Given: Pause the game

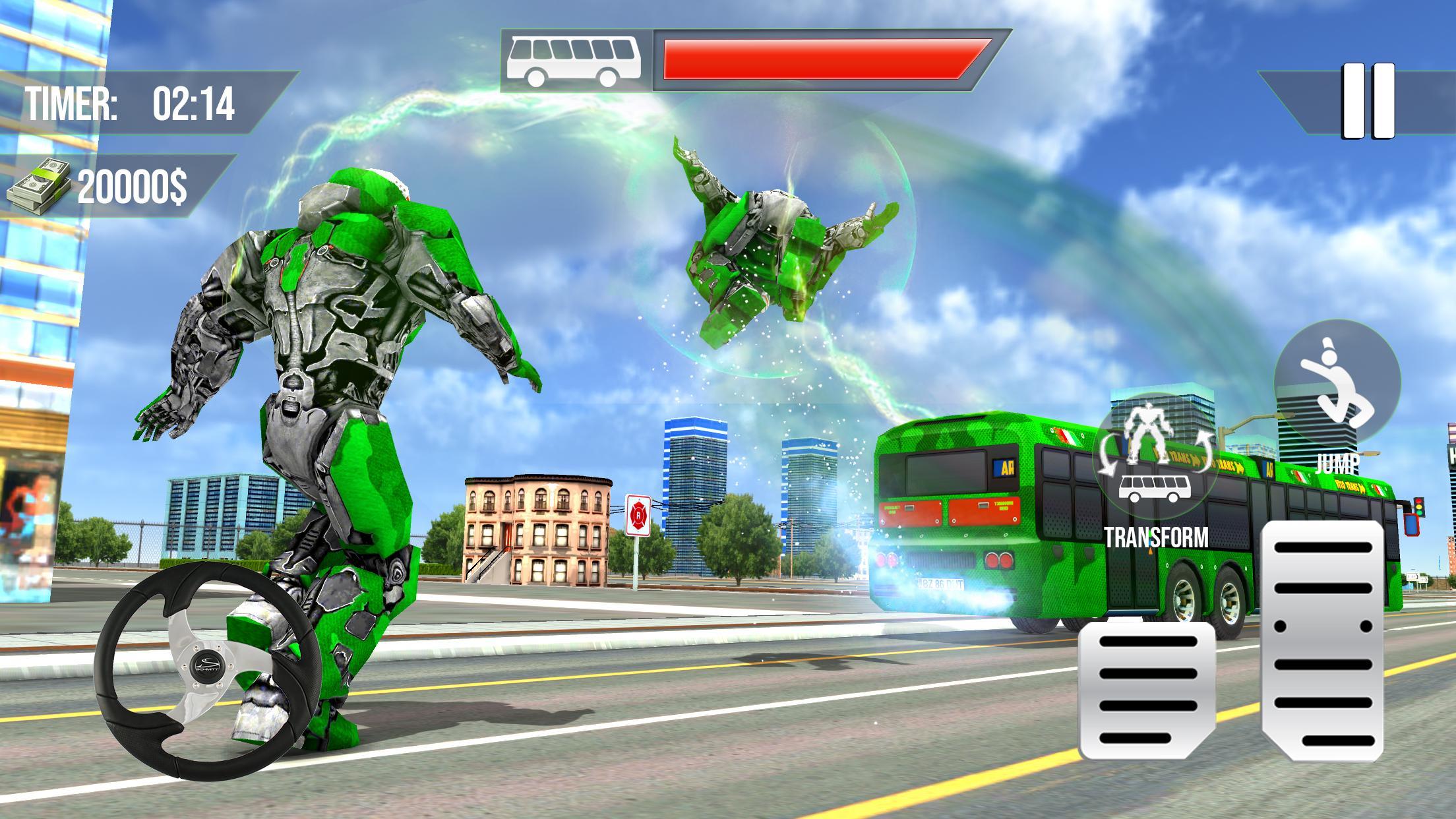Looking at the screenshot, I should pyautogui.click(x=1370, y=101).
